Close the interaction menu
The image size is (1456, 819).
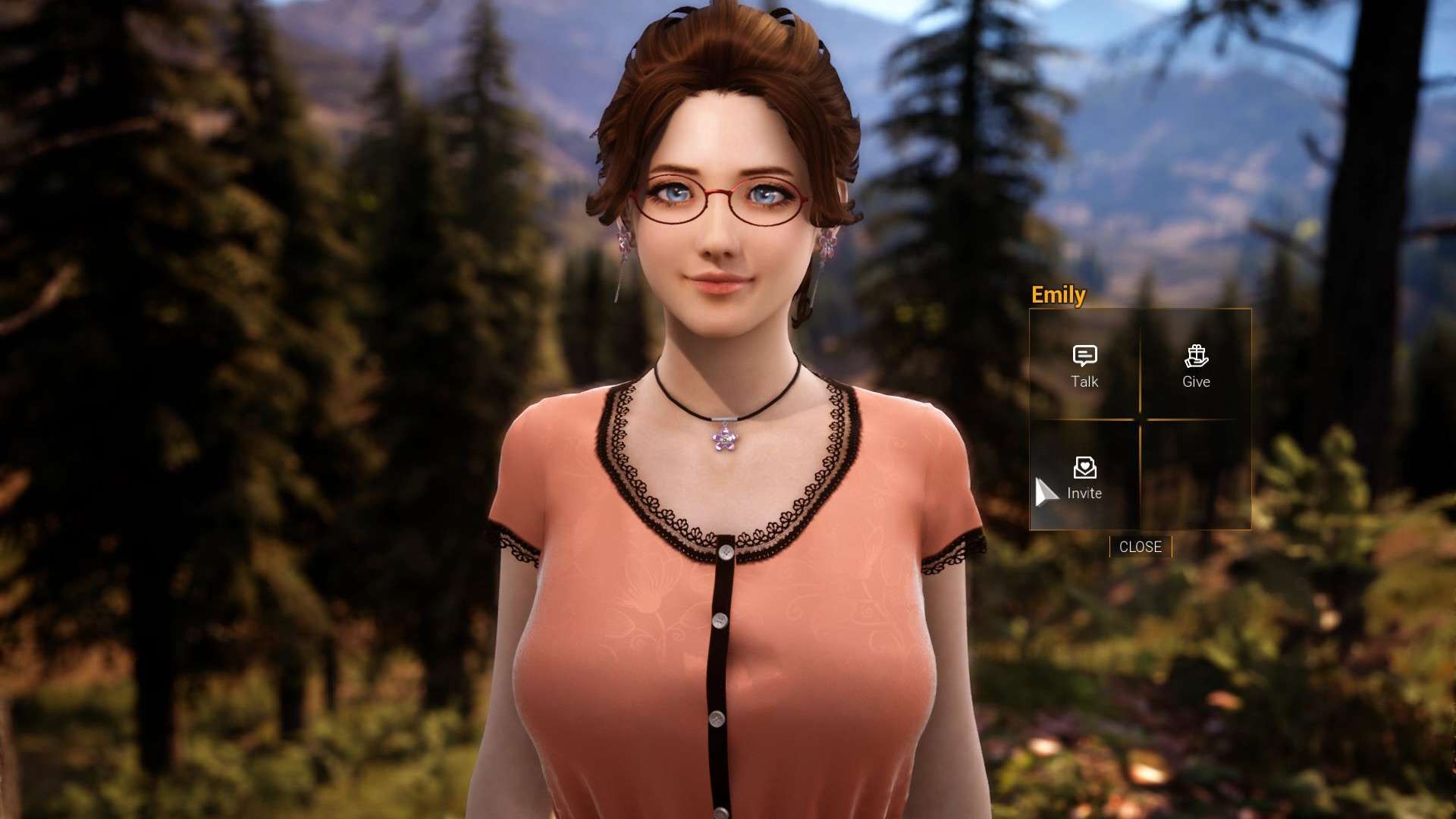[x=1140, y=547]
